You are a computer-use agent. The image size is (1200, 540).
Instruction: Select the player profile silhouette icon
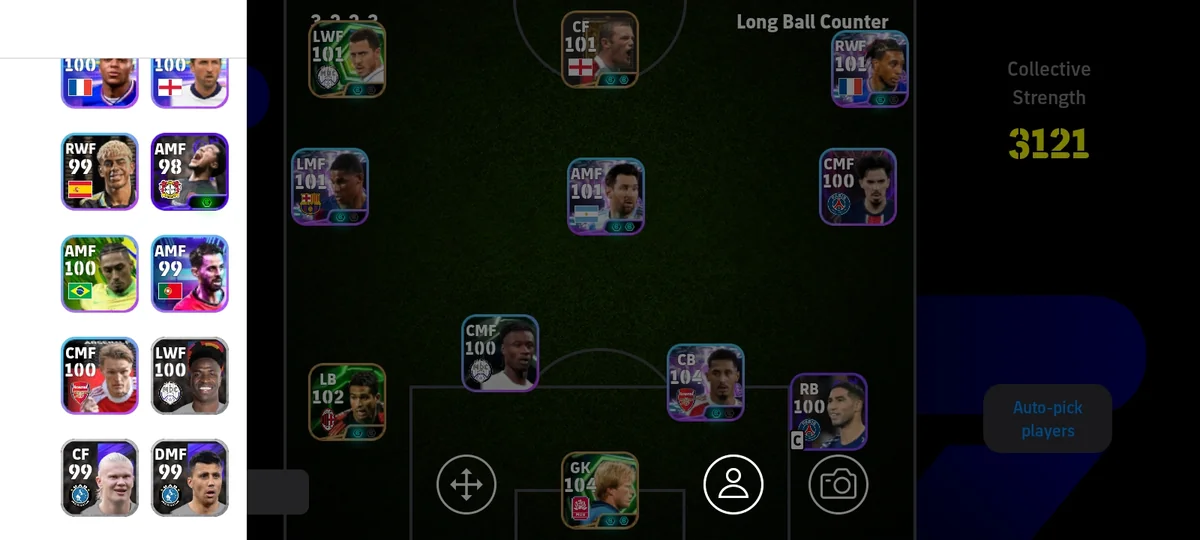pyautogui.click(x=733, y=485)
